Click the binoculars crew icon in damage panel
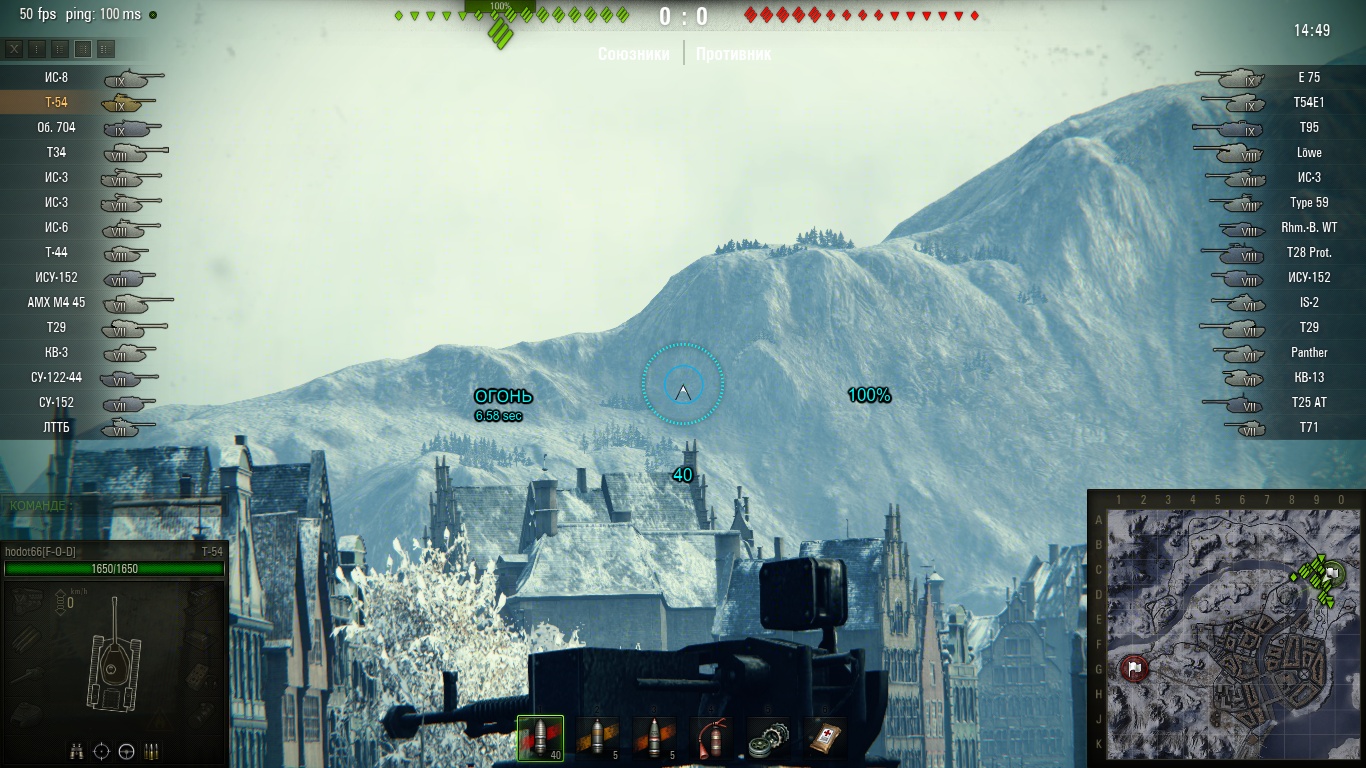The width and height of the screenshot is (1366, 768). pos(77,751)
